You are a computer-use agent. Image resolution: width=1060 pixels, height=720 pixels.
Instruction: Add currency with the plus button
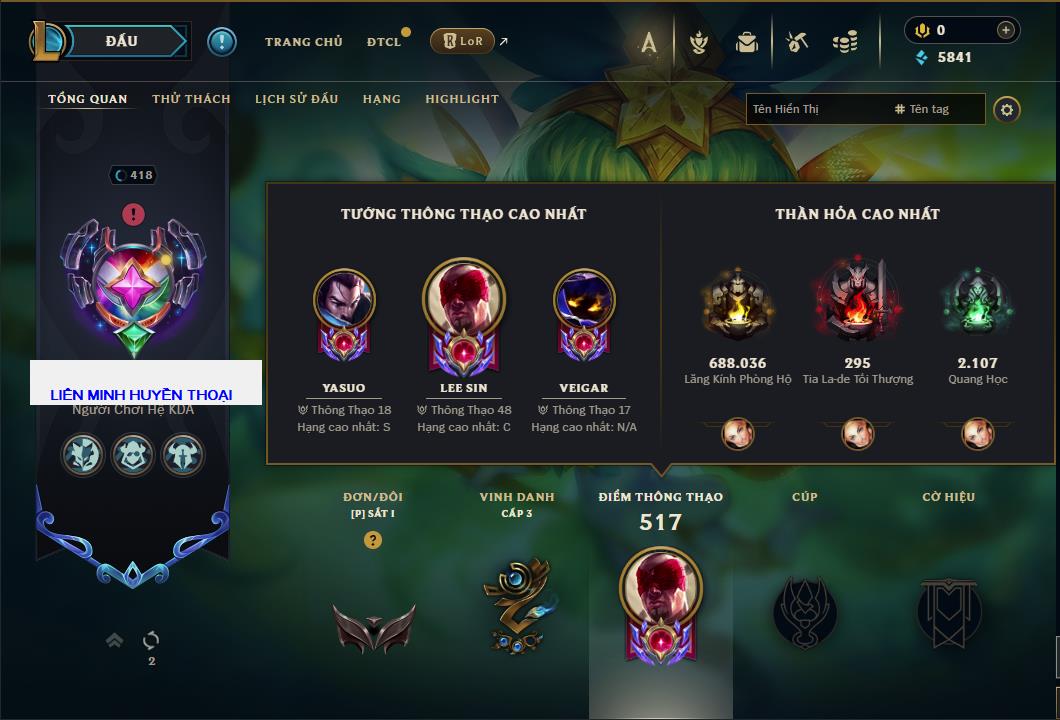coord(1006,30)
